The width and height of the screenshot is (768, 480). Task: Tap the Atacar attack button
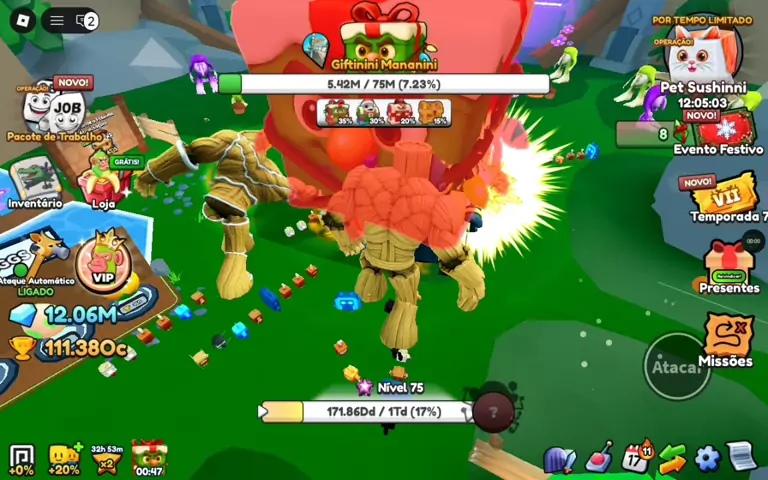point(676,366)
